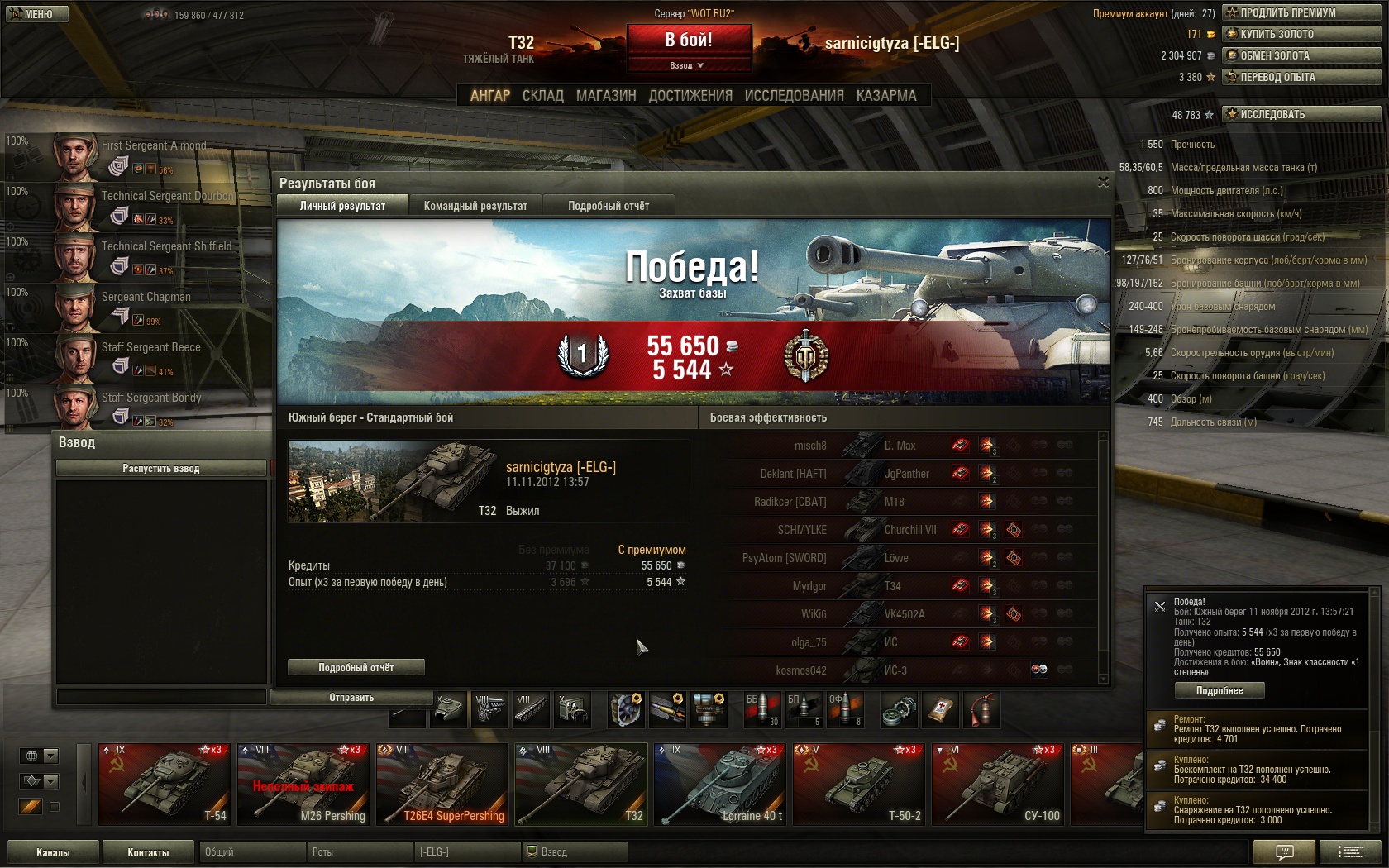Open the Каналы list

(x=53, y=852)
